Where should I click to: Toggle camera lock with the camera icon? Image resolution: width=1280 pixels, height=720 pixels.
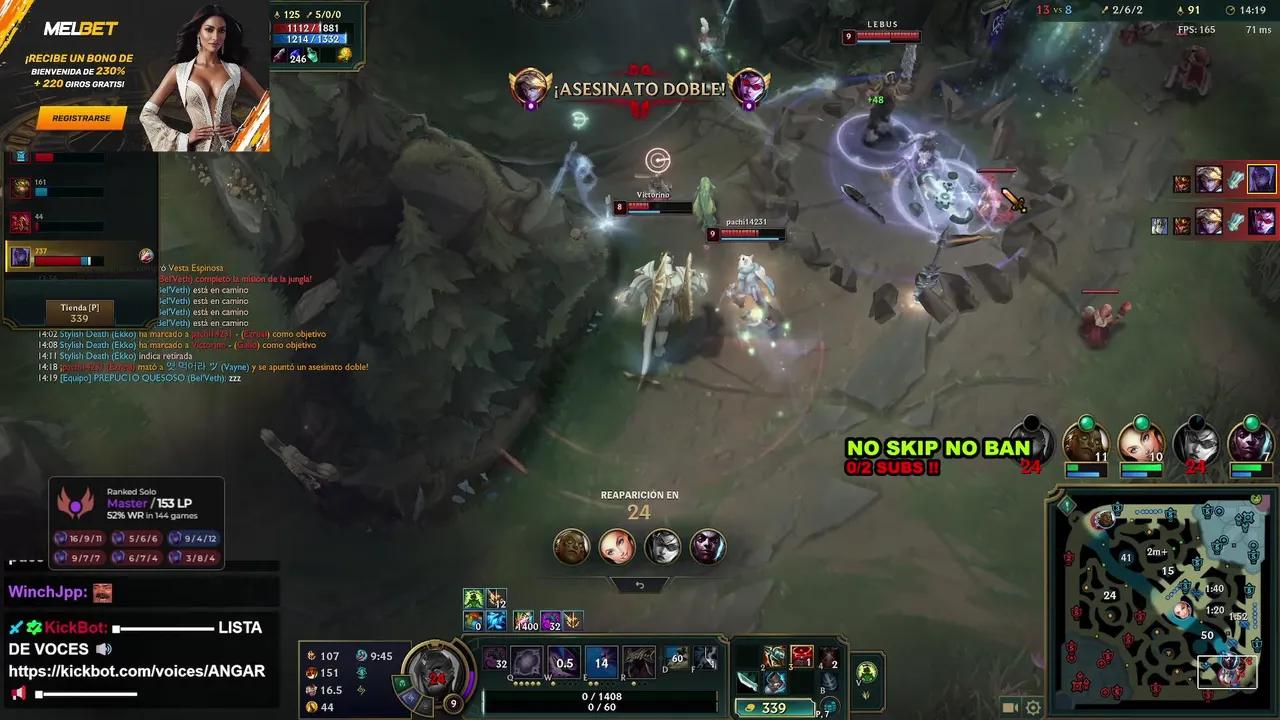pos(1008,707)
